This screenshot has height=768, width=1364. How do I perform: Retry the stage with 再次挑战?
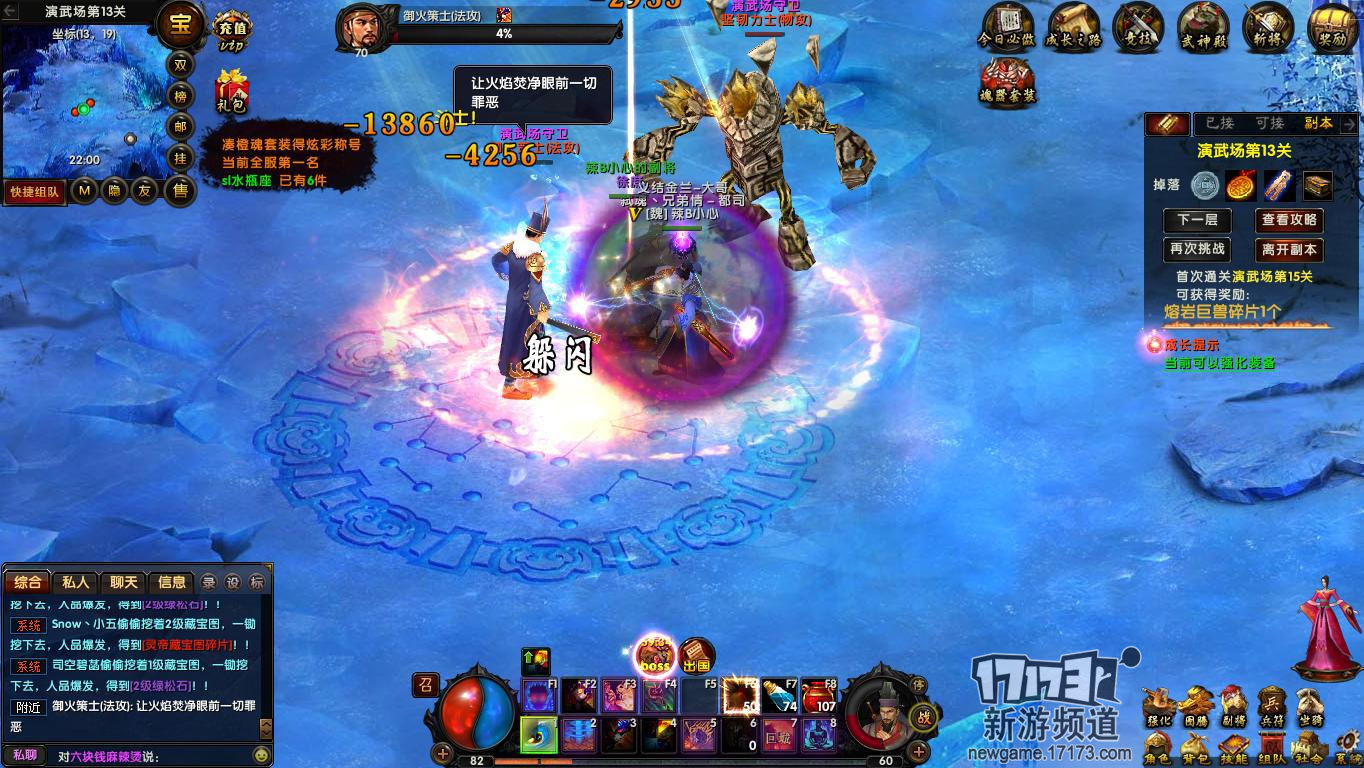1197,249
